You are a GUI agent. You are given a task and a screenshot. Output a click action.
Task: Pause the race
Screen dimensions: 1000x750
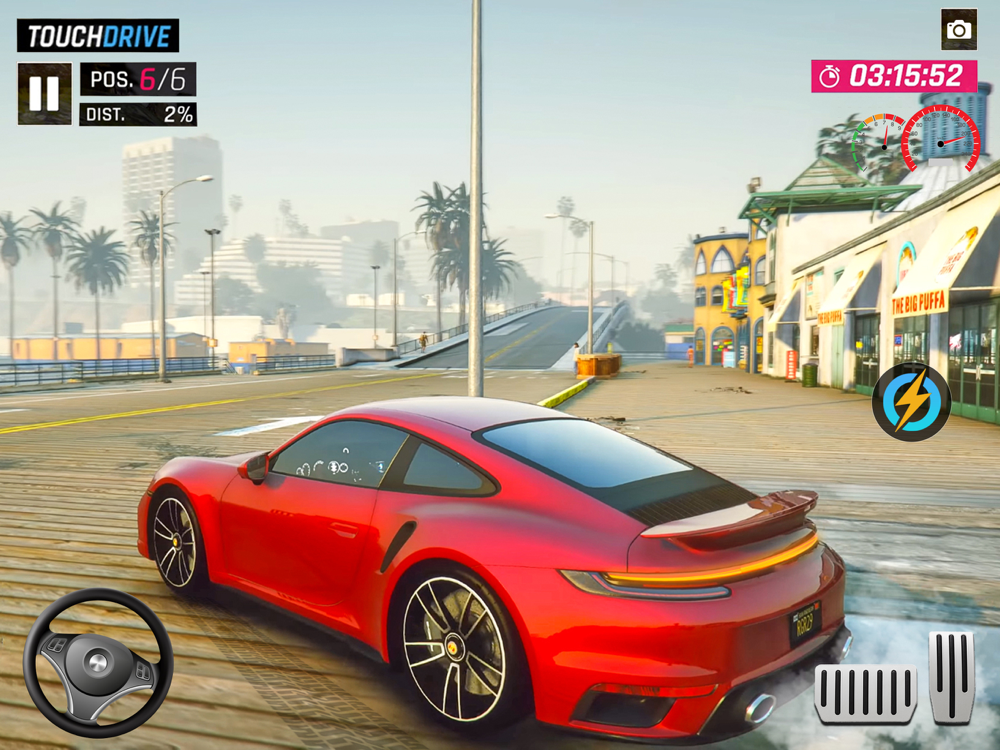point(44,94)
